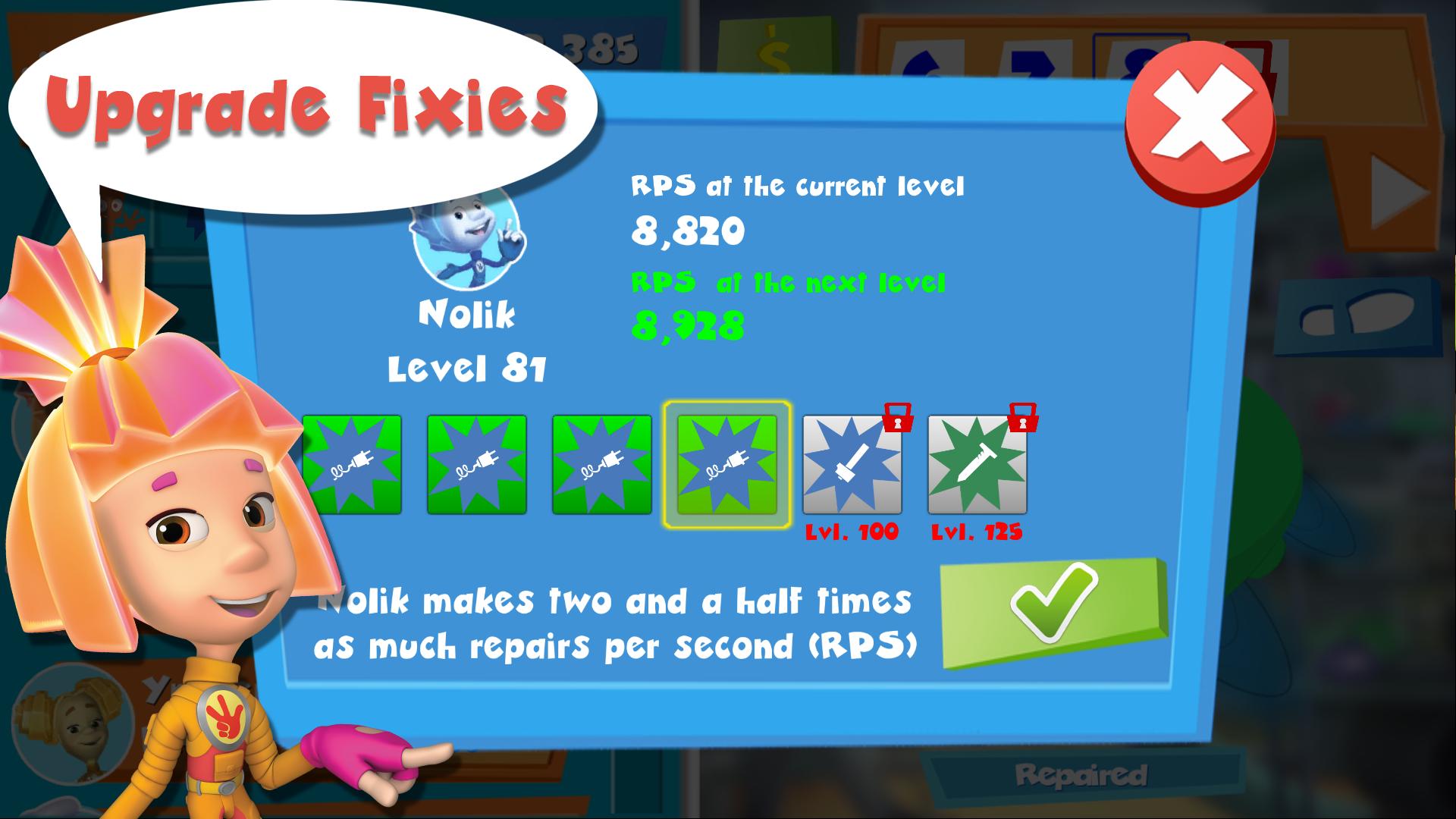Select the first green plug upgrade tile
The height and width of the screenshot is (819, 1456).
352,463
